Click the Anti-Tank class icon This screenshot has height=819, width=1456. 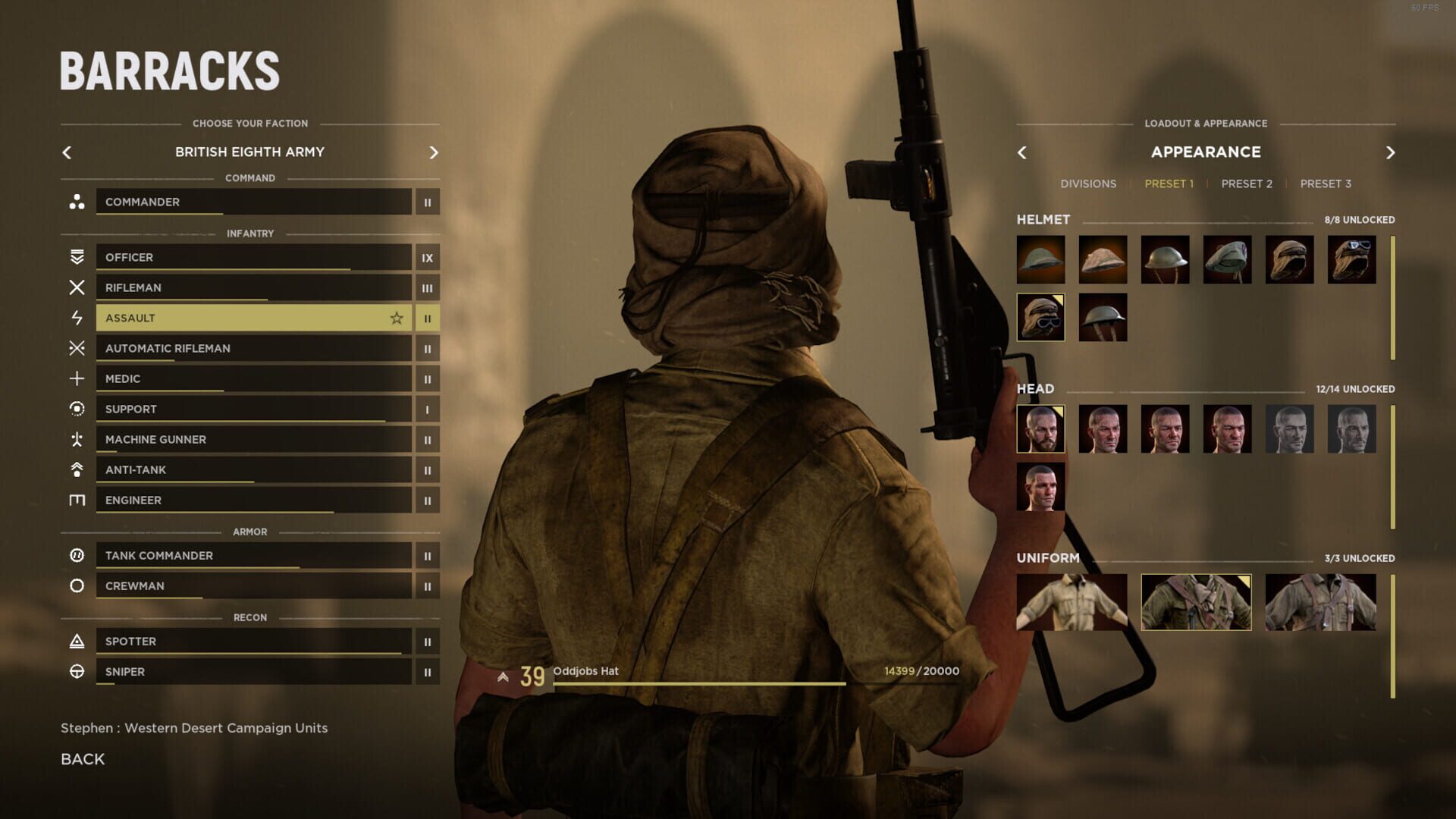coord(76,469)
